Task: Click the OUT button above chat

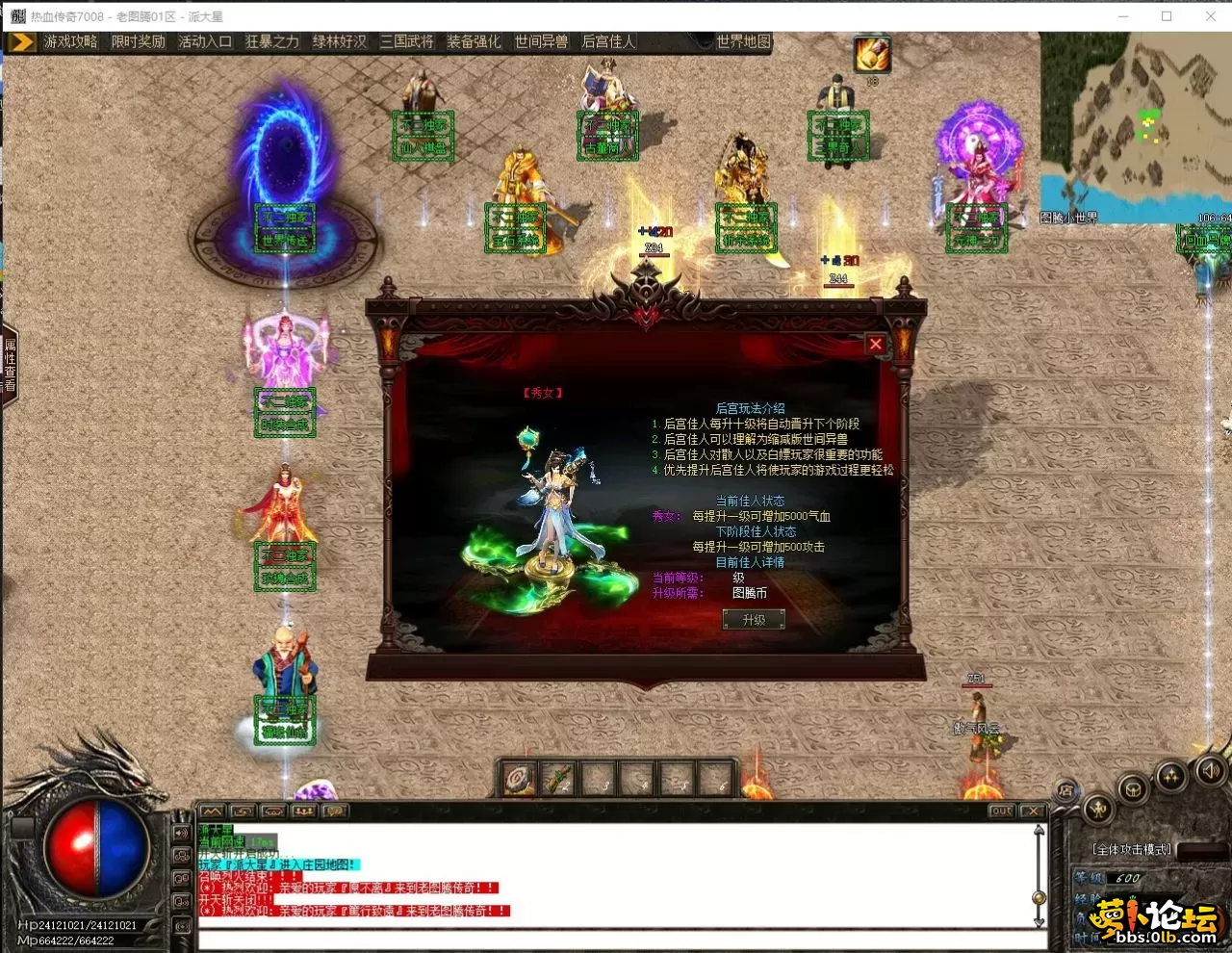Action: click(1001, 811)
